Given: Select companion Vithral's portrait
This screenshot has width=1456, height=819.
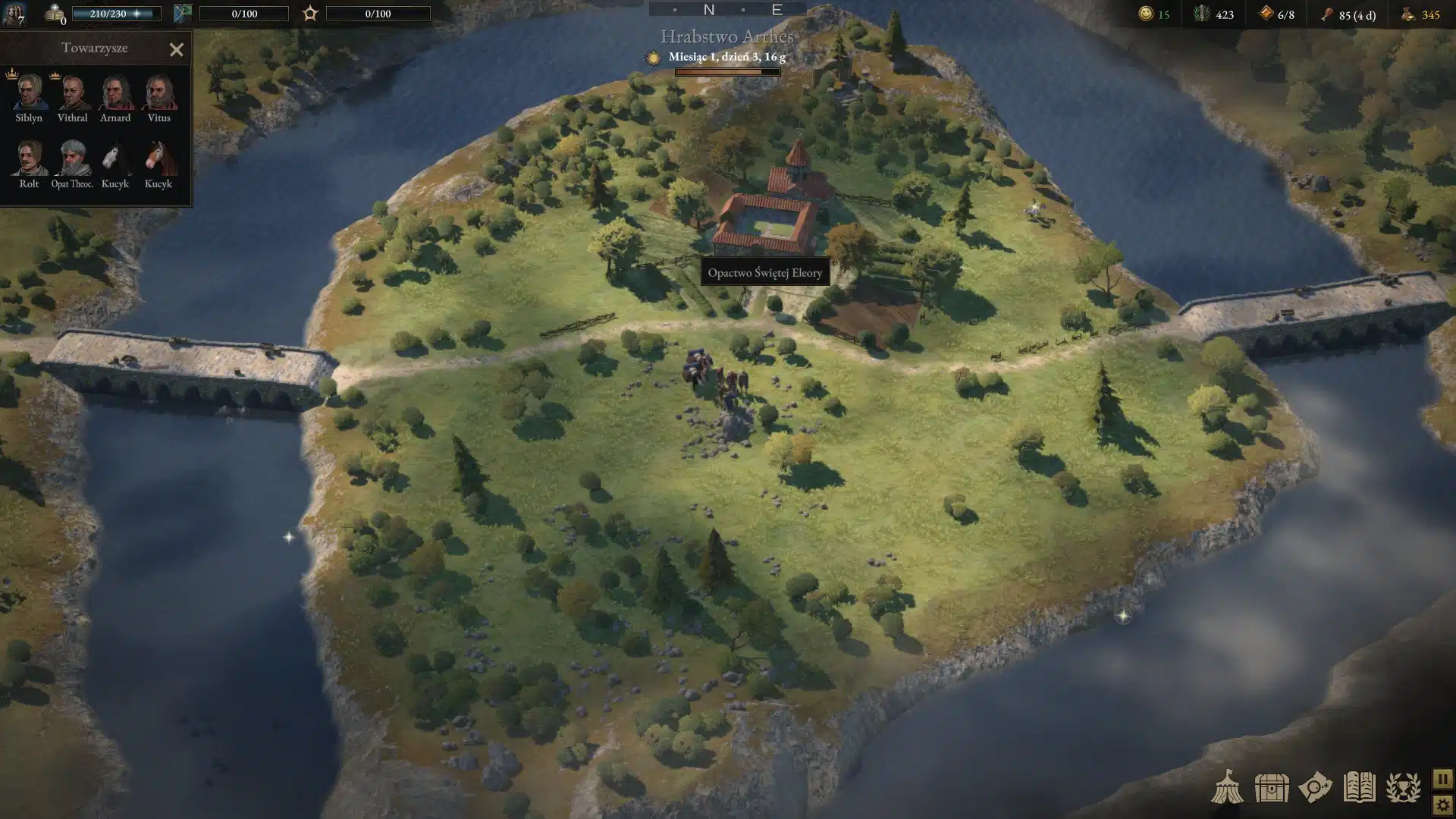Looking at the screenshot, I should click(72, 92).
